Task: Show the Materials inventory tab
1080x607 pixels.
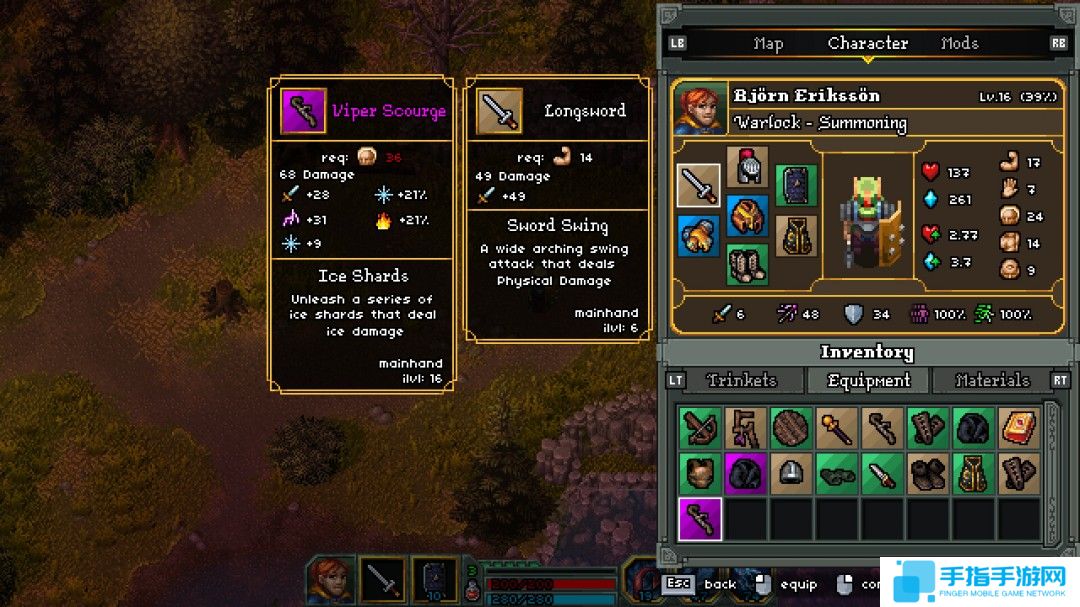Action: pyautogui.click(x=992, y=380)
